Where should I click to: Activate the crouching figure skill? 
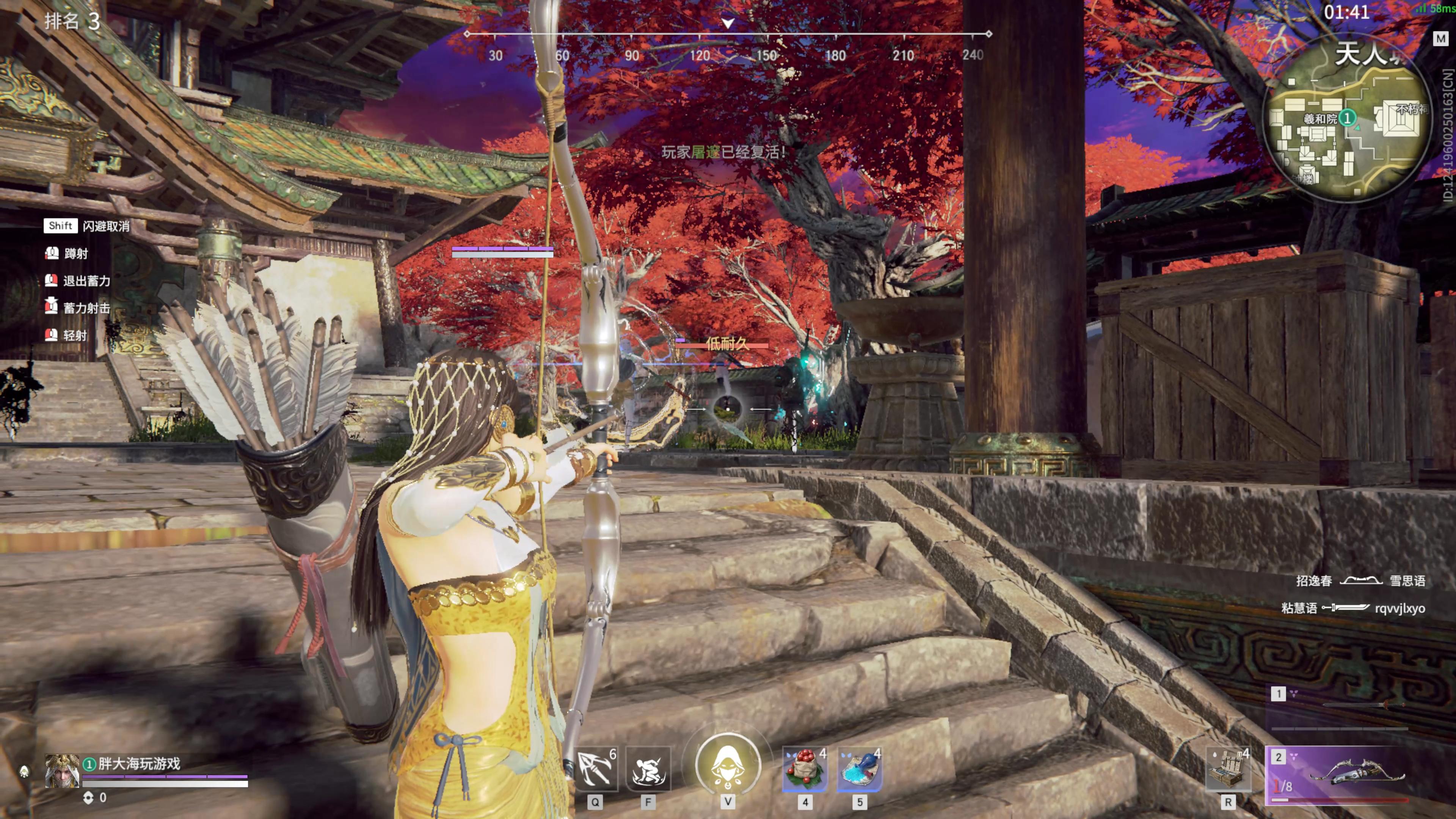[x=648, y=769]
